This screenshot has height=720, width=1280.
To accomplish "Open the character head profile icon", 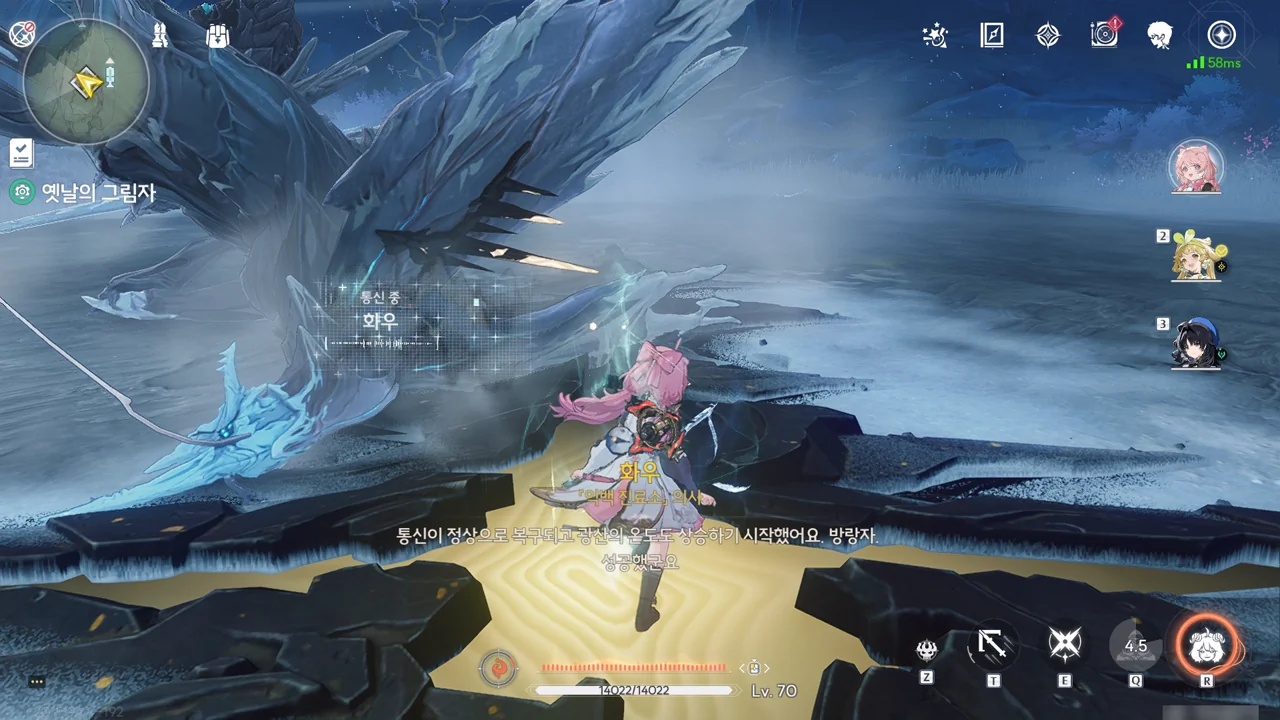I will 1160,35.
